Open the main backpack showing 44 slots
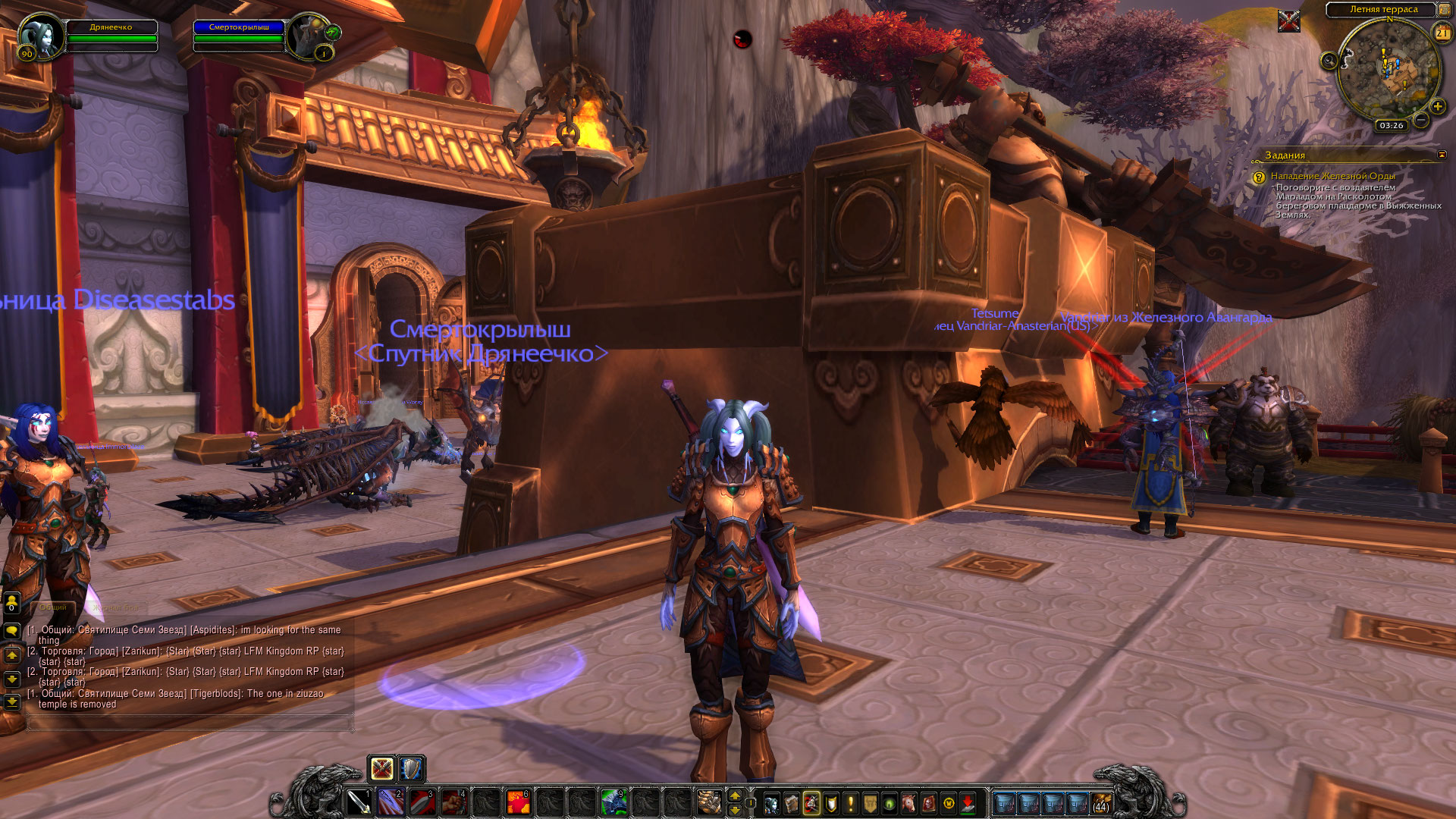This screenshot has height=819, width=1456. 1101,803
